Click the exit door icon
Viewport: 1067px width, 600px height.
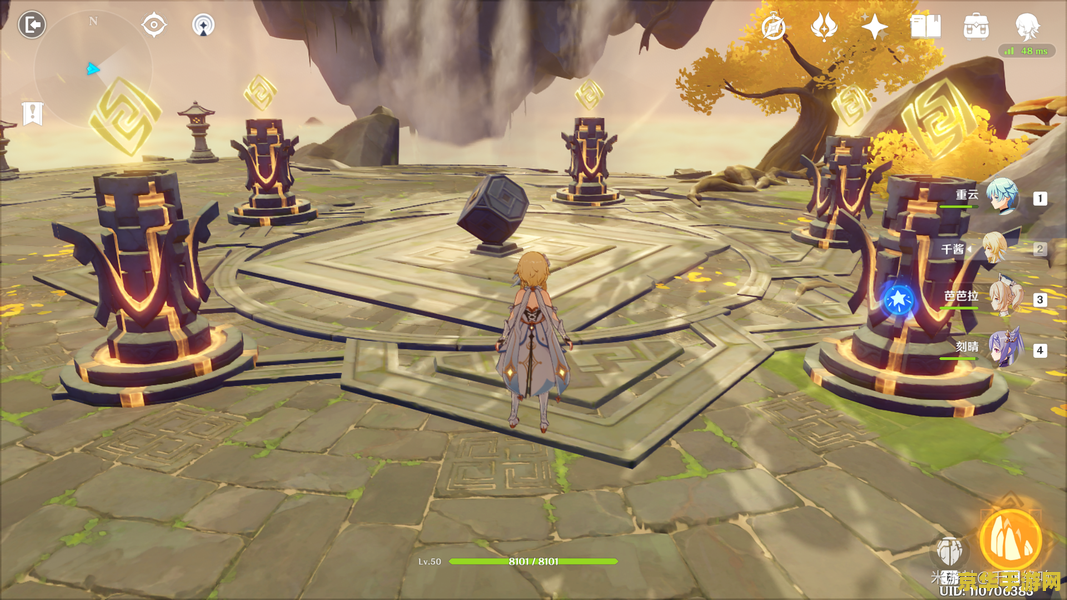click(x=32, y=24)
